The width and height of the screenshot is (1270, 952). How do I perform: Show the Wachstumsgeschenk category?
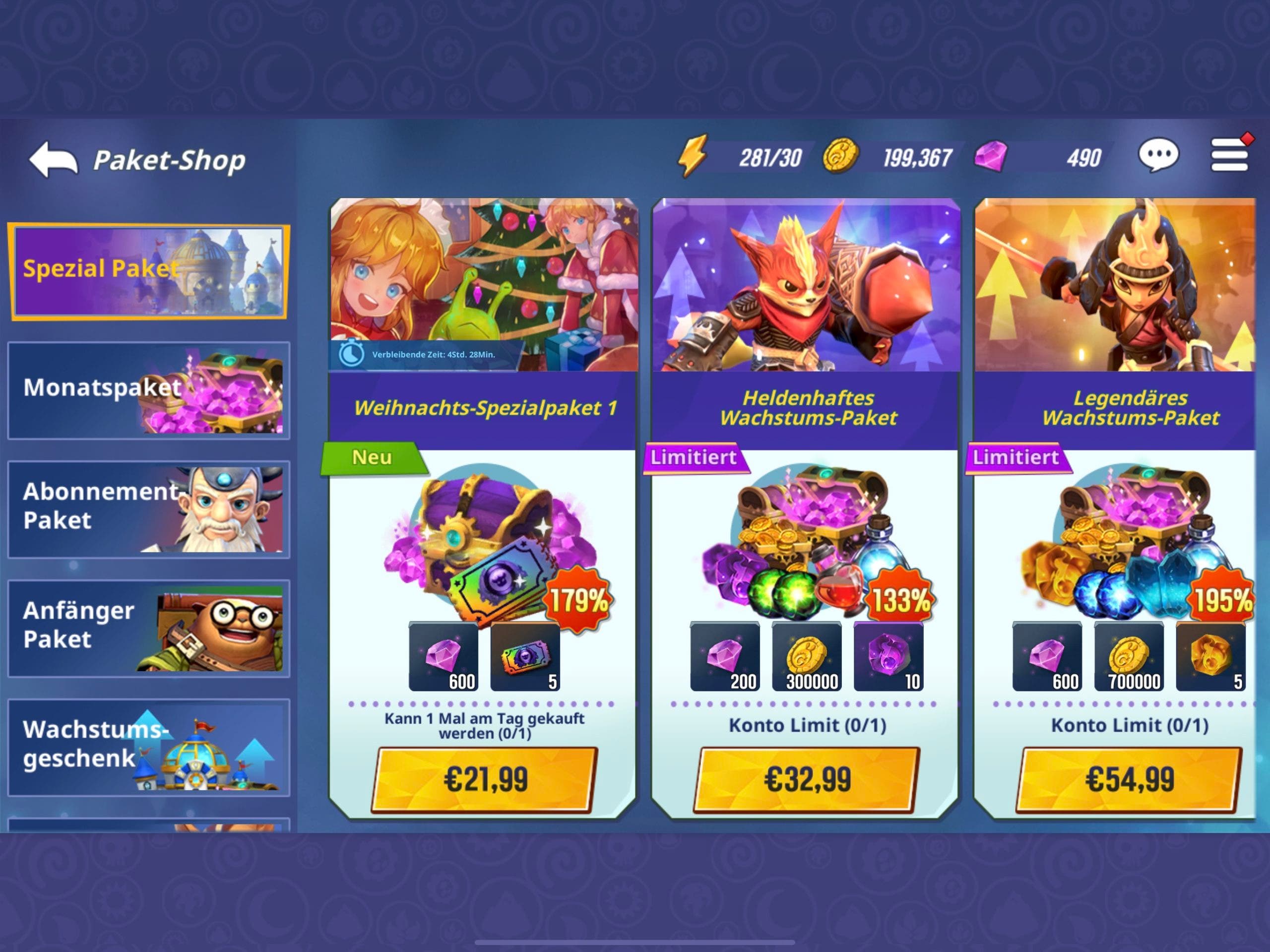[148, 747]
